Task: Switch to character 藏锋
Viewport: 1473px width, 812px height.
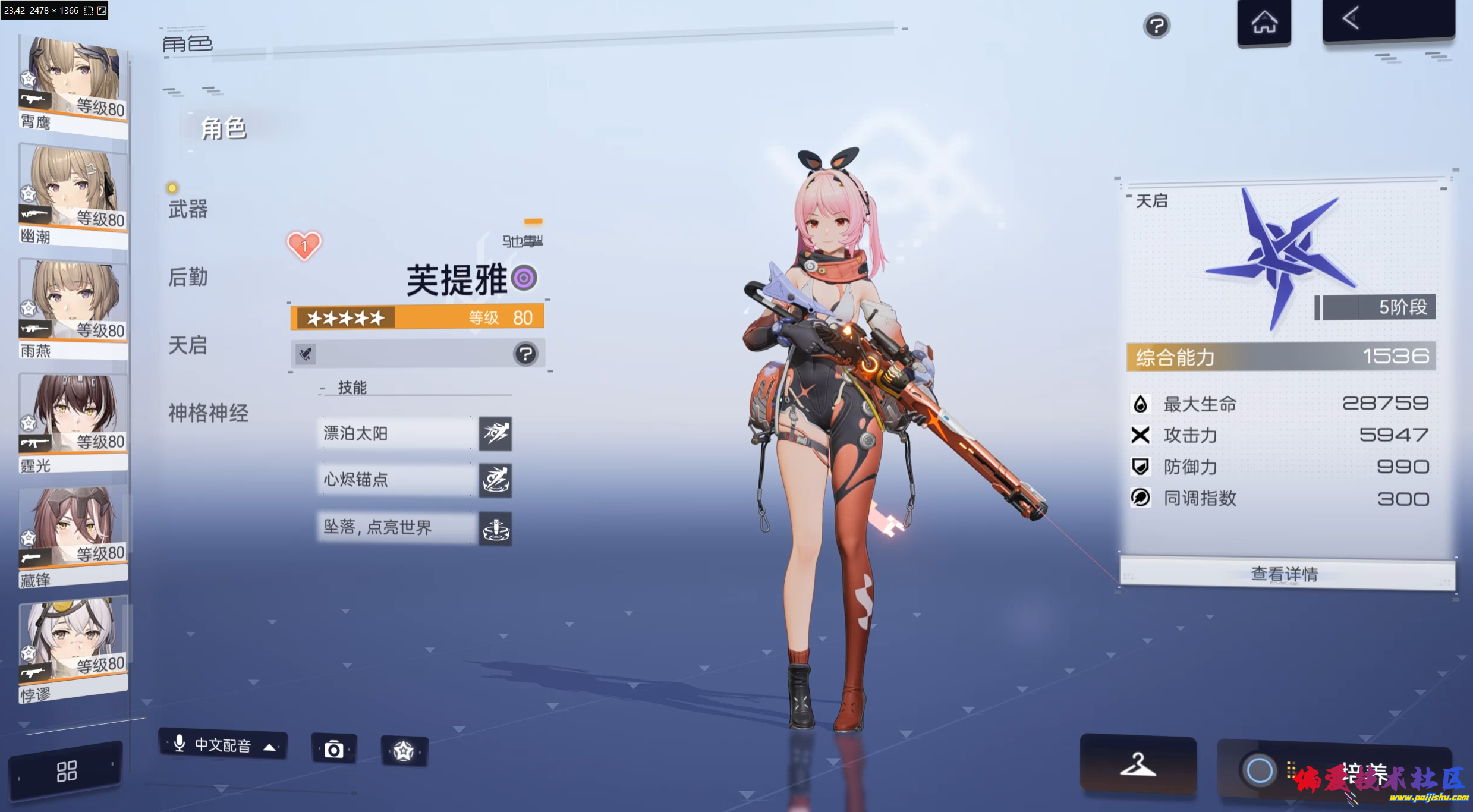Action: (x=73, y=536)
